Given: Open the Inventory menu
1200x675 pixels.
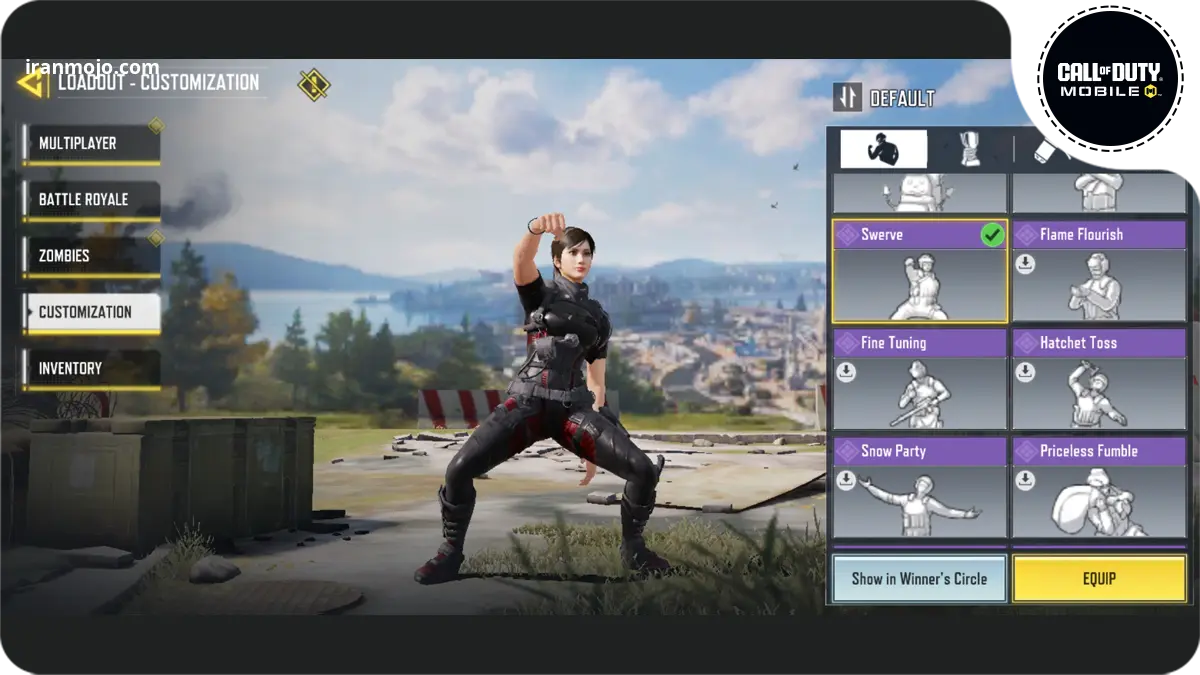Looking at the screenshot, I should [91, 368].
